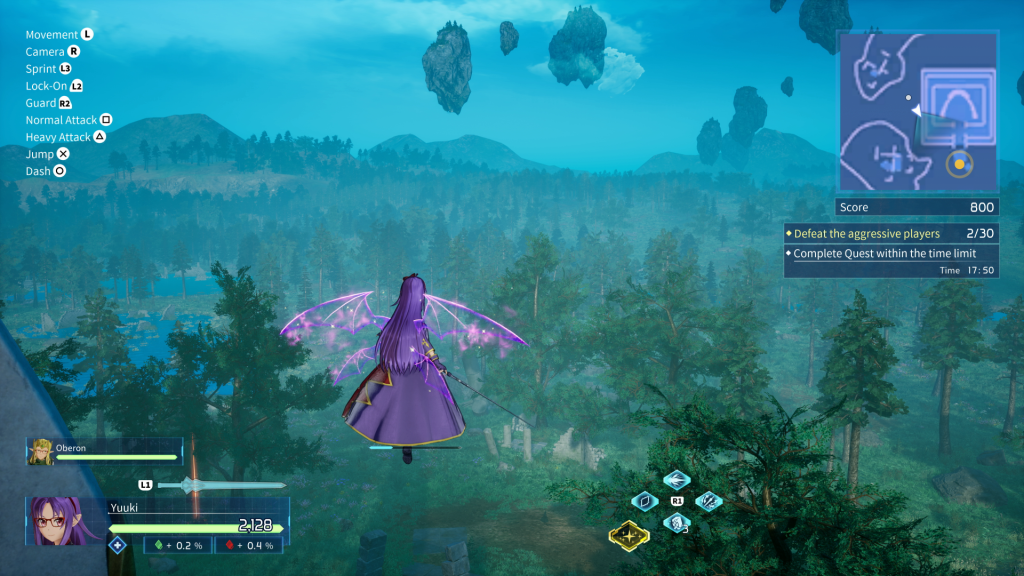The image size is (1024, 576).
Task: Click the green gem bonus indicator
Action: (x=182, y=545)
